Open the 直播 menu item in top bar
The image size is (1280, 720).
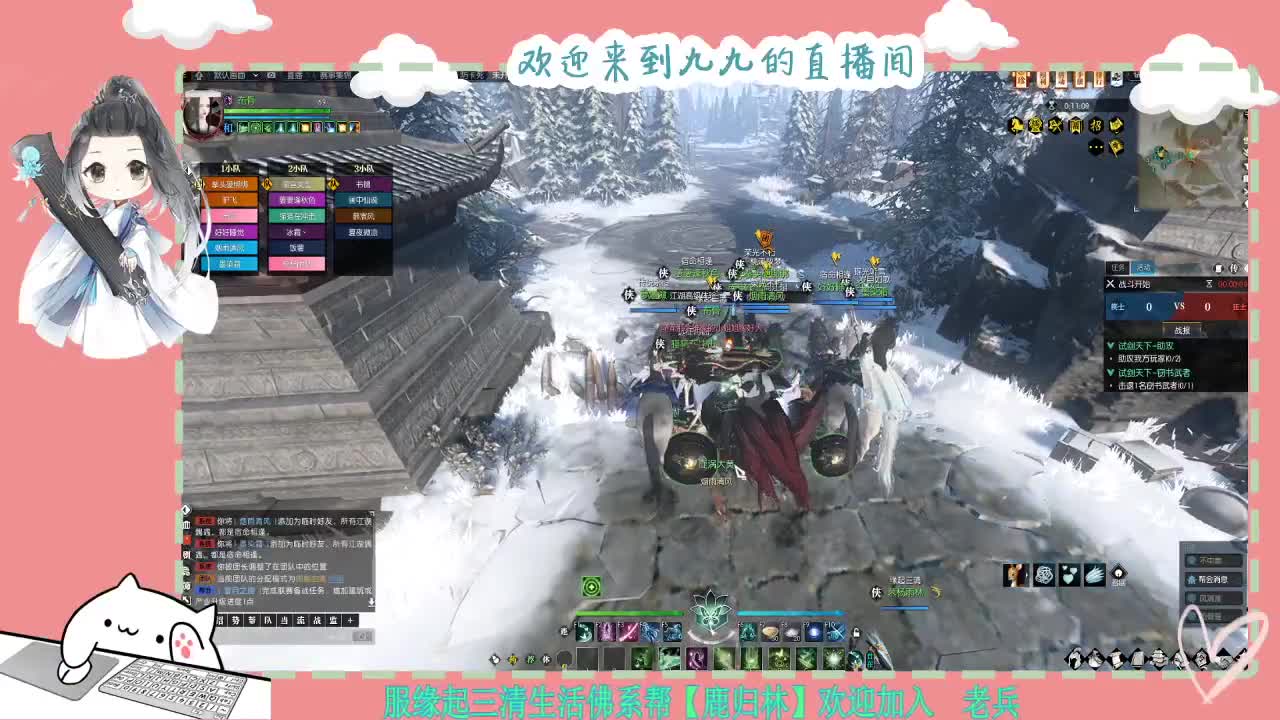(294, 75)
